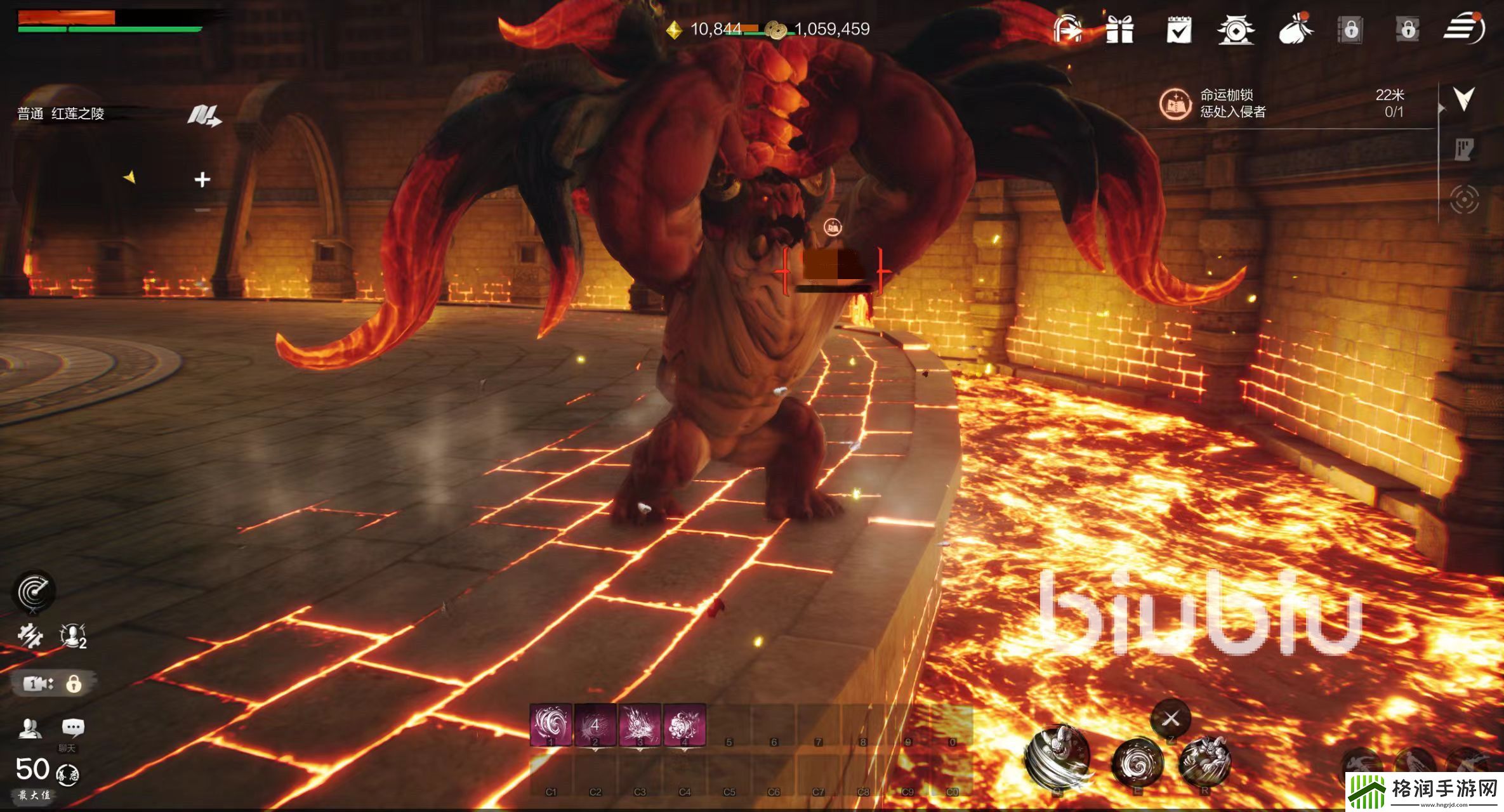Open the tied sack bag icon
1504x812 pixels.
click(1295, 29)
